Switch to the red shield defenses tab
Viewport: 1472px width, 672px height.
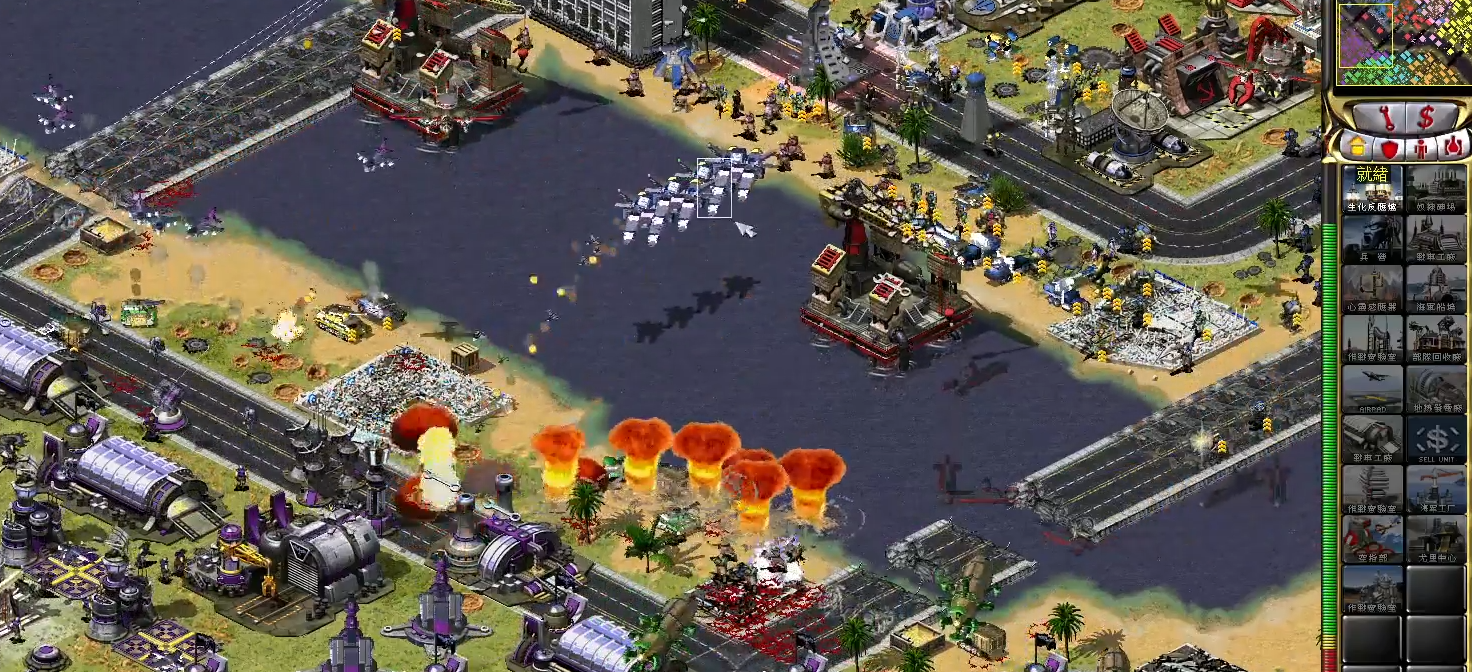coord(1389,147)
